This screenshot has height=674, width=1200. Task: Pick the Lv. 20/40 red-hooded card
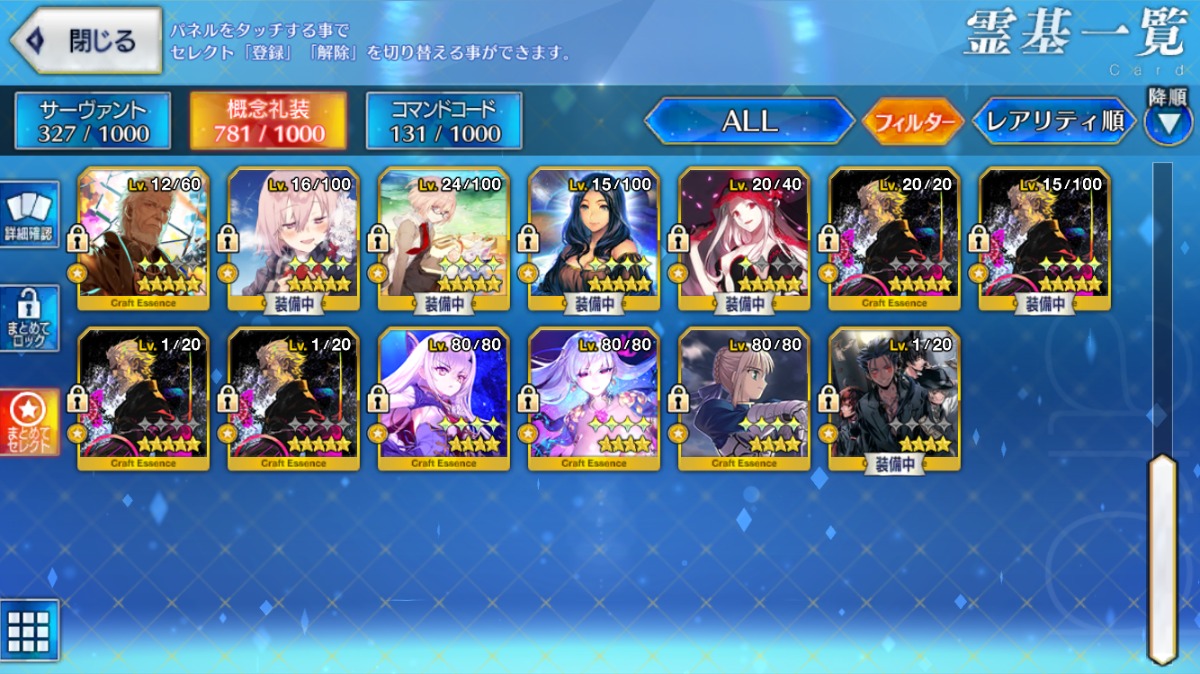tap(744, 237)
